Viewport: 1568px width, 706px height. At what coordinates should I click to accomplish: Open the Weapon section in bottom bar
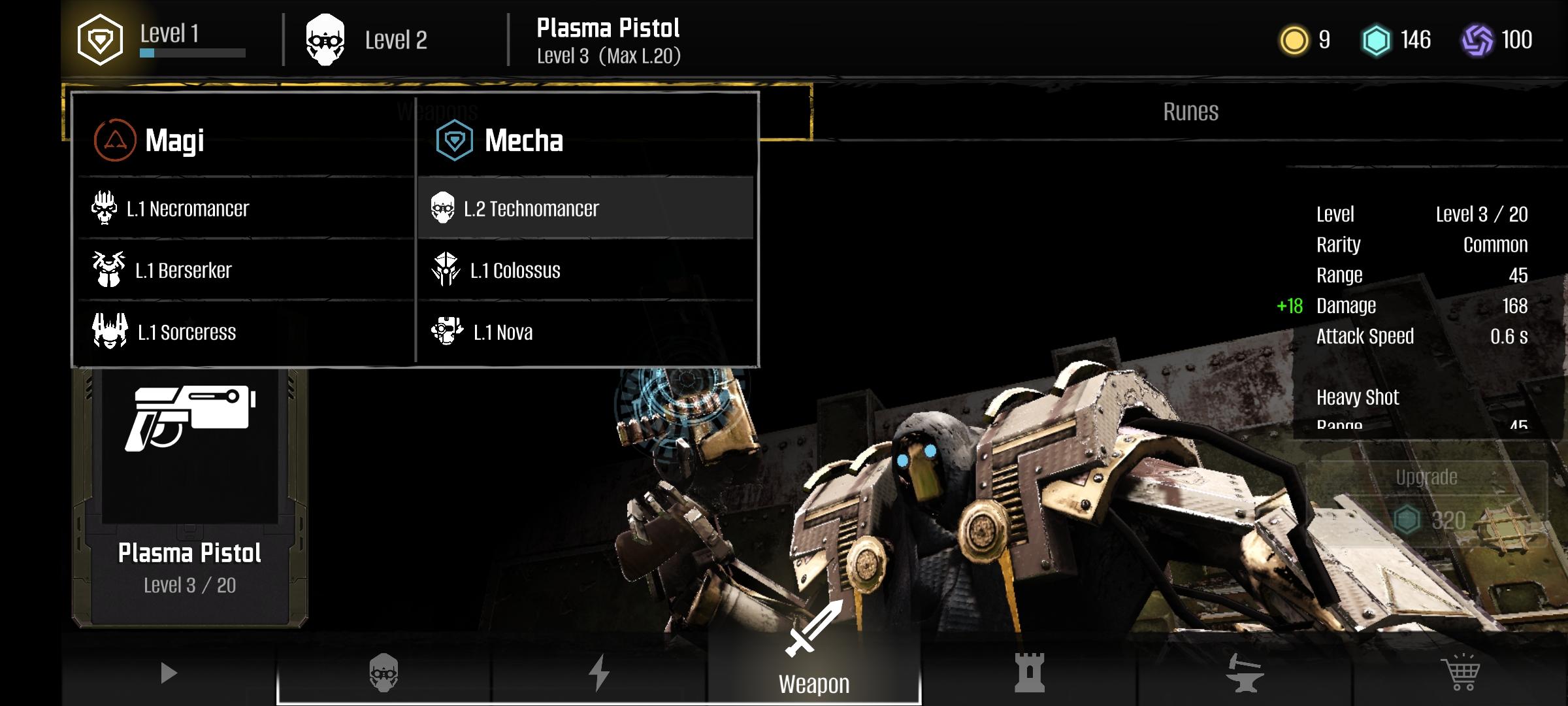[x=813, y=667]
